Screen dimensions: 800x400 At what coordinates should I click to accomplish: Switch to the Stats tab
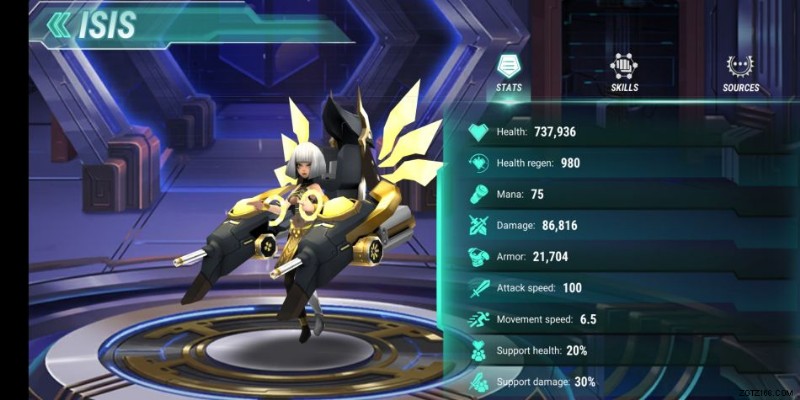(508, 72)
